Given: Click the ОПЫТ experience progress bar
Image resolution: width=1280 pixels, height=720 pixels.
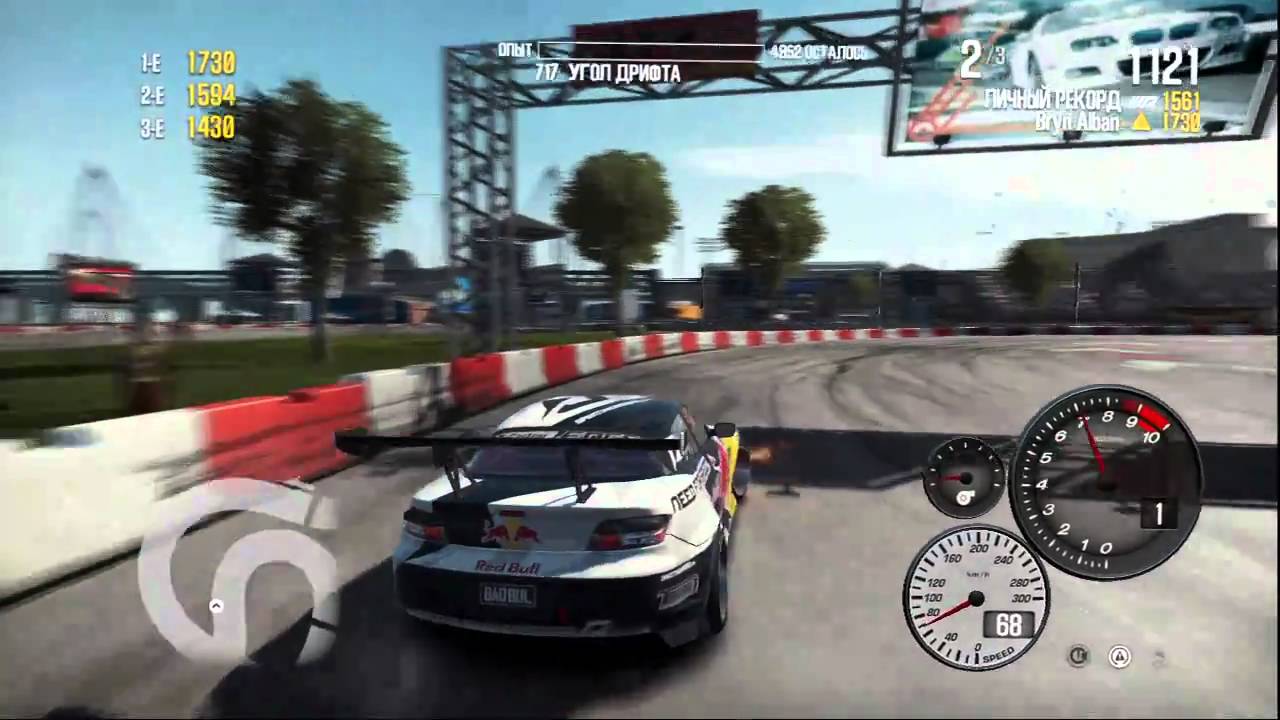Looking at the screenshot, I should coord(650,47).
